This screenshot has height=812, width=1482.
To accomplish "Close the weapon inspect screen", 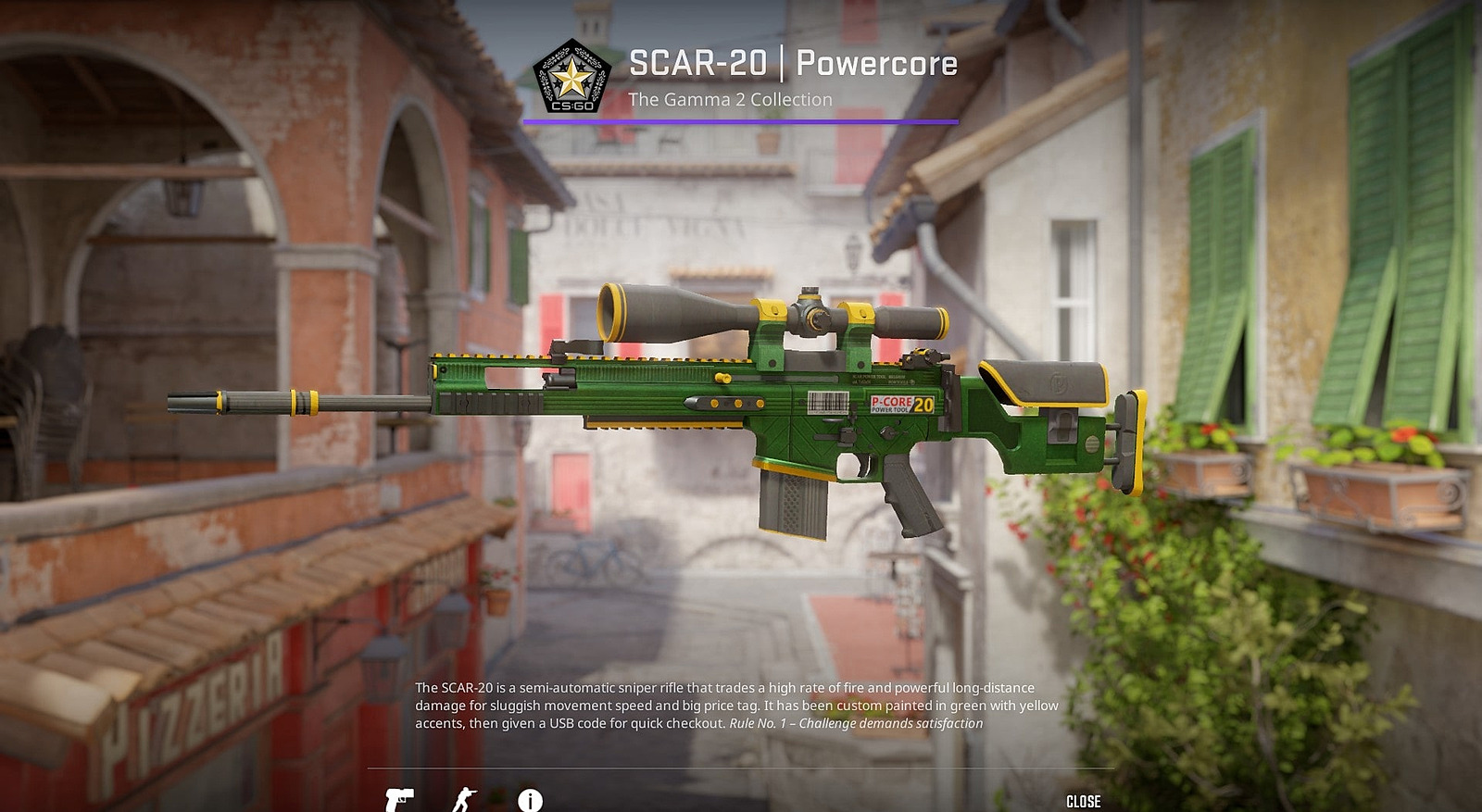I will tap(1083, 801).
